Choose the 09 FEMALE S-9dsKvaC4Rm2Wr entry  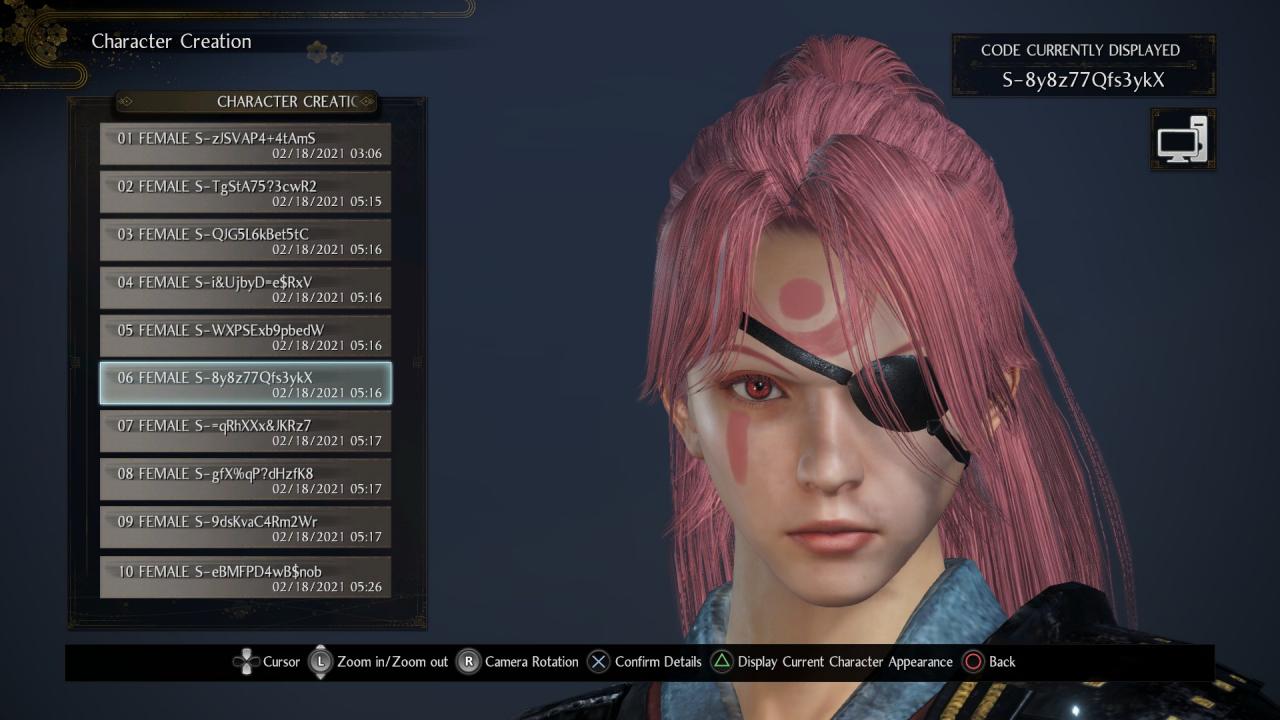[x=245, y=528]
